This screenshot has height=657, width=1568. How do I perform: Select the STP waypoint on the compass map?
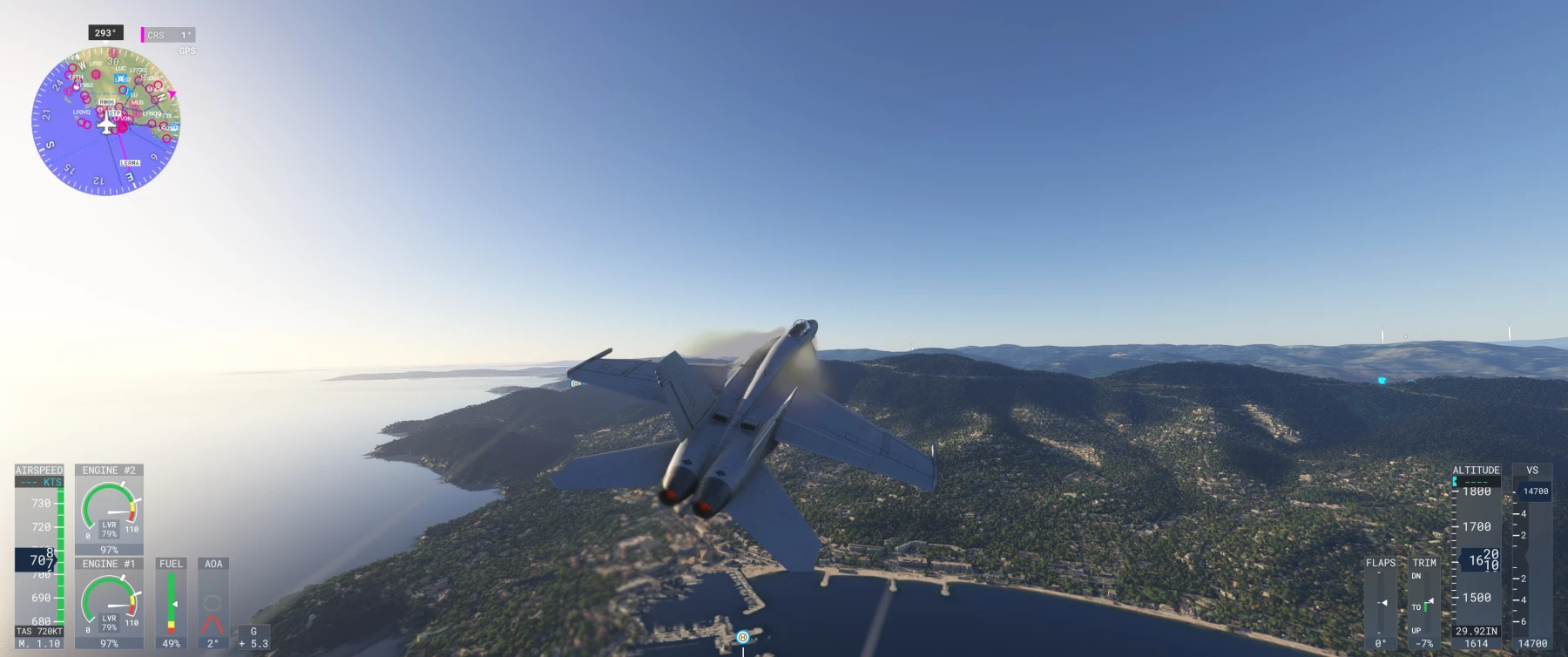[116, 114]
